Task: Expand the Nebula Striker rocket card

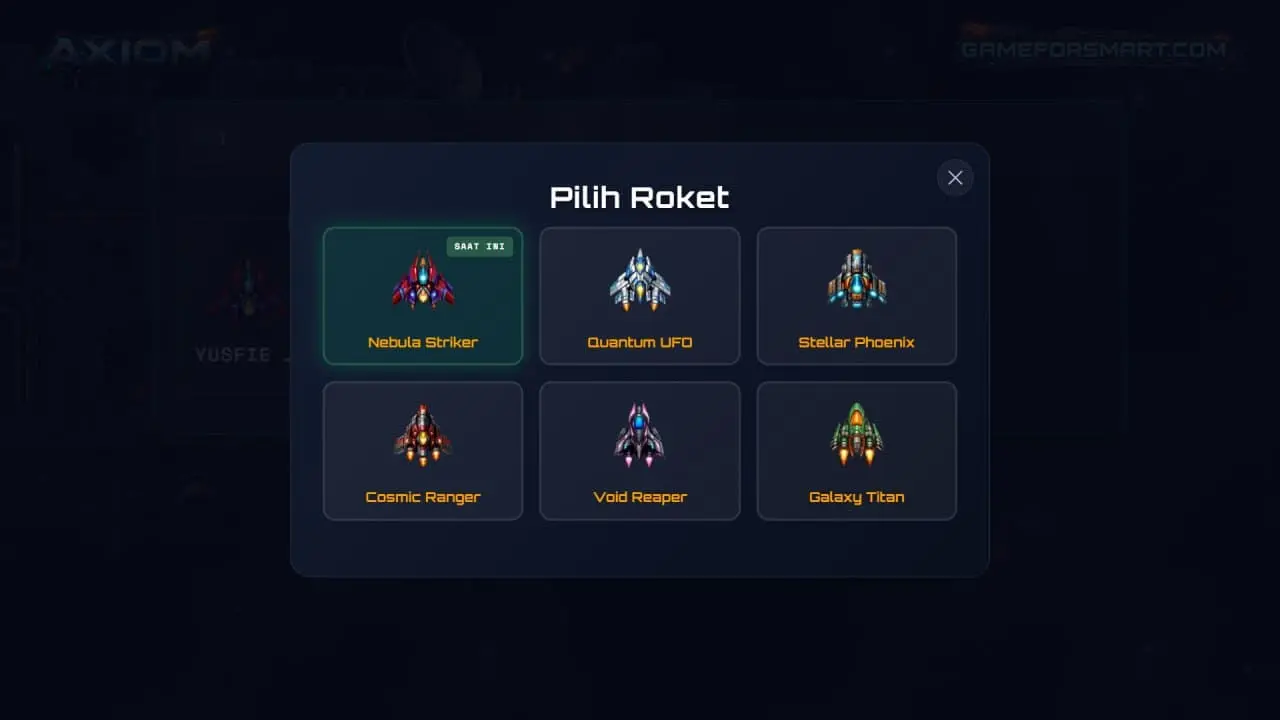Action: click(x=423, y=295)
